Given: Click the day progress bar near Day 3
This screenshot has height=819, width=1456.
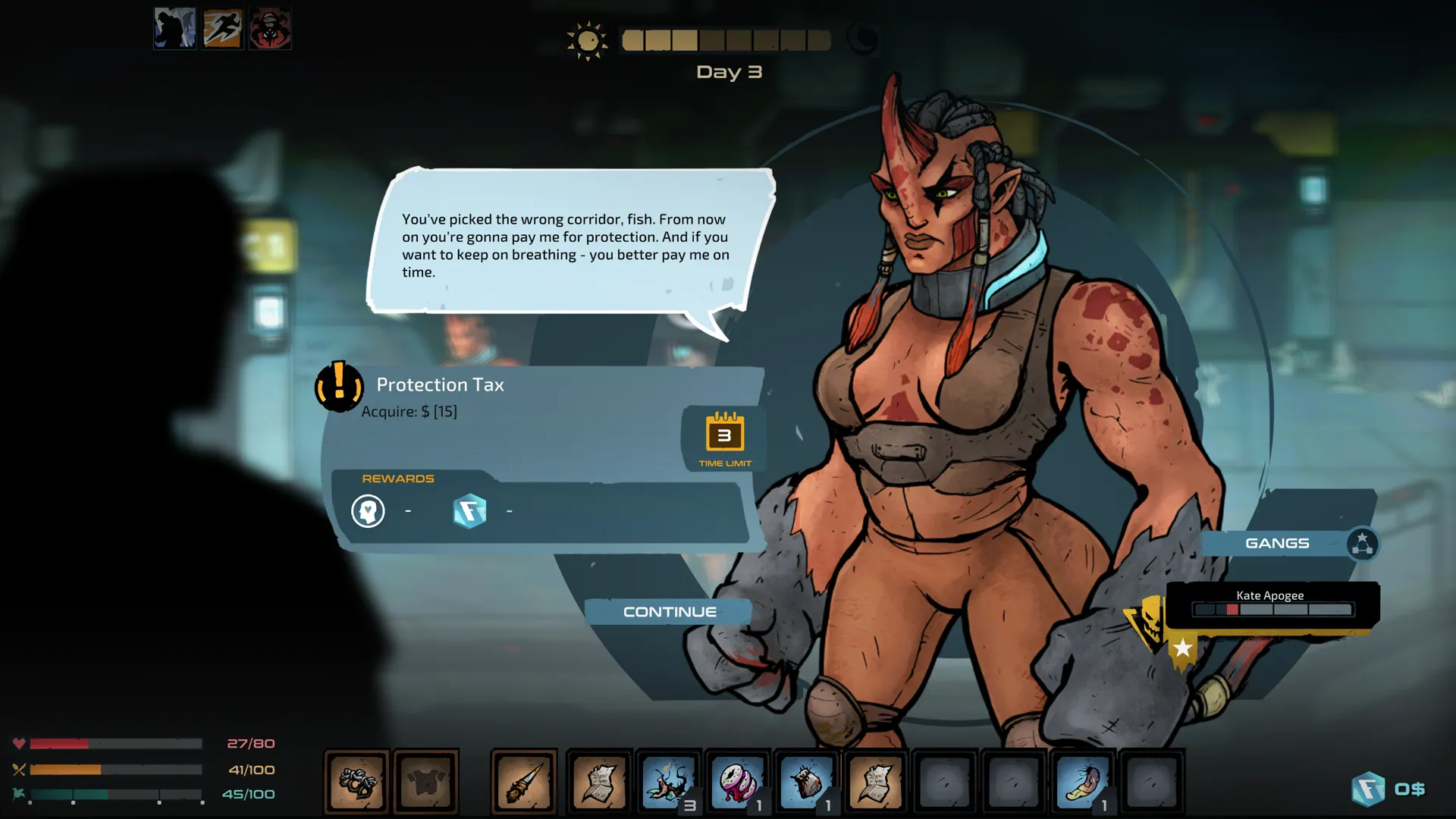Looking at the screenshot, I should (724, 39).
